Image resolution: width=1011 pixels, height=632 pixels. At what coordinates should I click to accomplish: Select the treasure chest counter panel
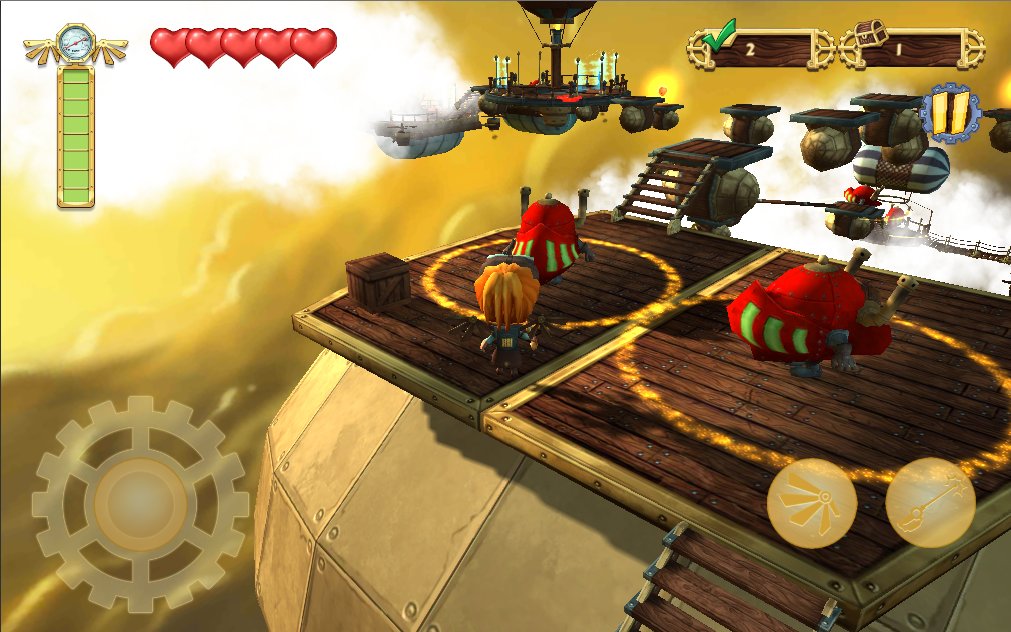pyautogui.click(x=912, y=46)
